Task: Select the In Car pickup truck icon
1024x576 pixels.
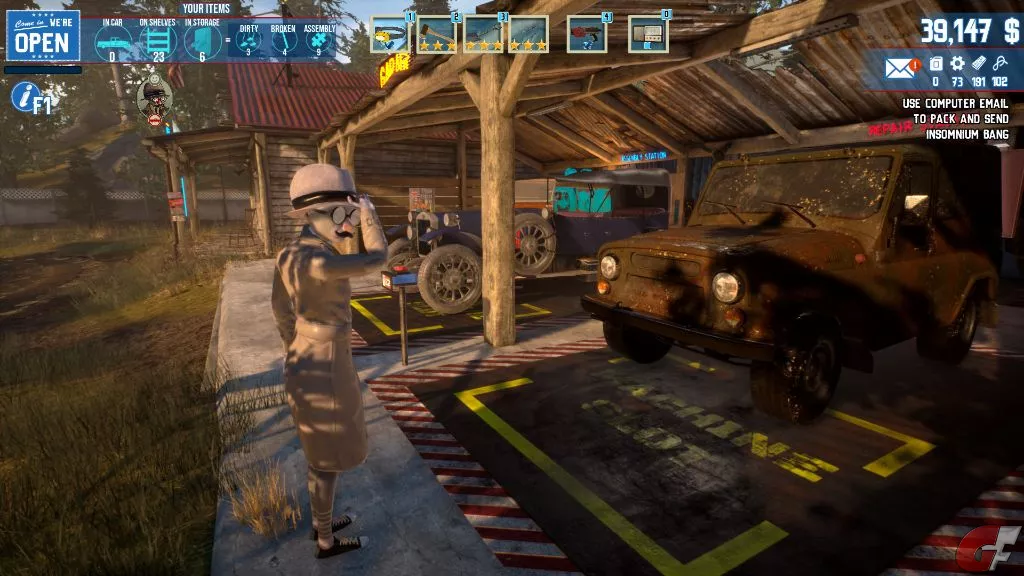Action: (x=112, y=42)
